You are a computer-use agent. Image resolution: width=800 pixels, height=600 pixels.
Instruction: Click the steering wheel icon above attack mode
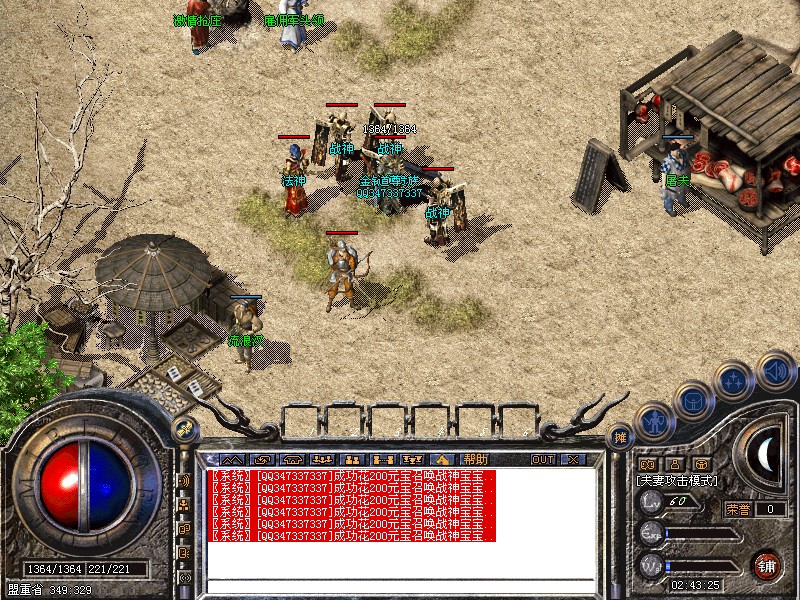pyautogui.click(x=701, y=464)
